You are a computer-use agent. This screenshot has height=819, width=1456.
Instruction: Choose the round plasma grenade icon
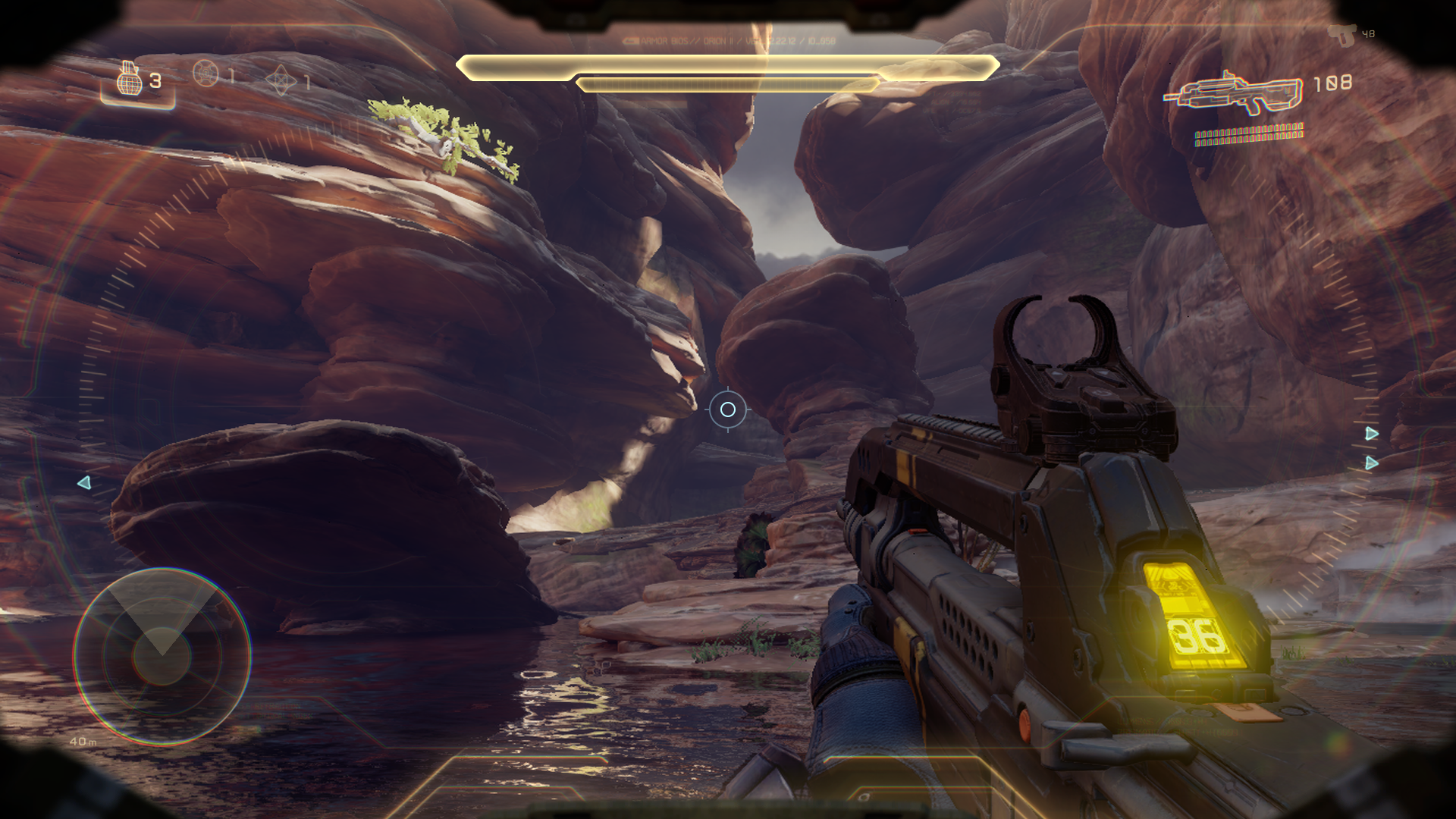(206, 74)
